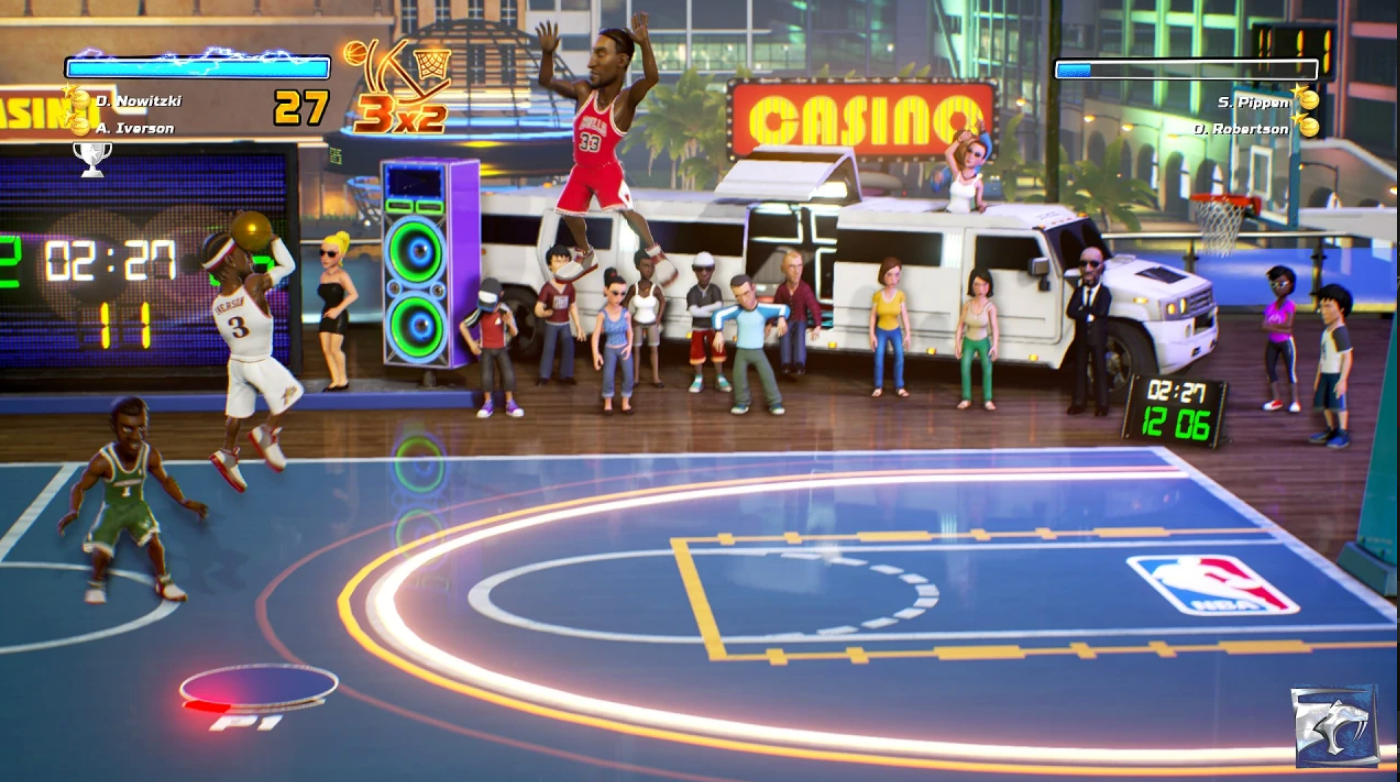
Task: Click the glowing blue lottery pick meter top-left
Action: tap(196, 67)
